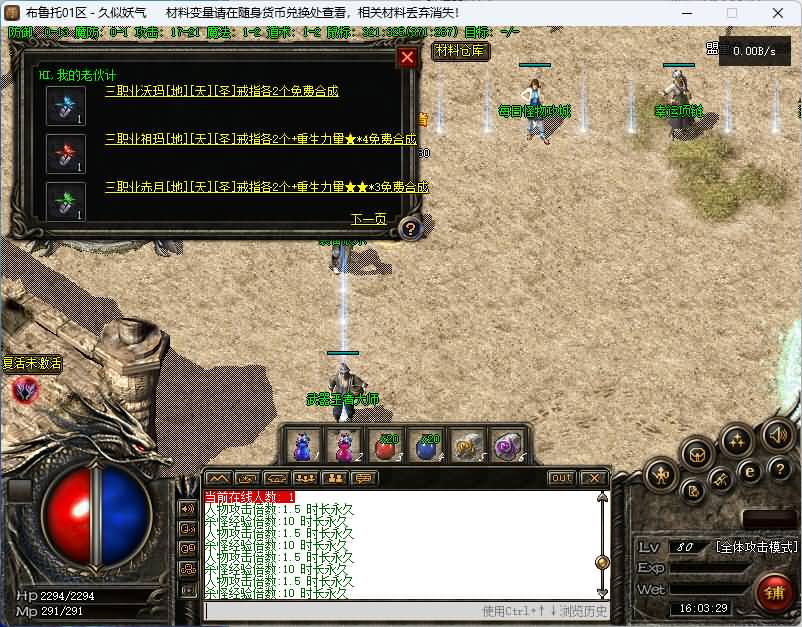The image size is (802, 627).
Task: Use the red potion with x20 stack
Action: pyautogui.click(x=387, y=445)
